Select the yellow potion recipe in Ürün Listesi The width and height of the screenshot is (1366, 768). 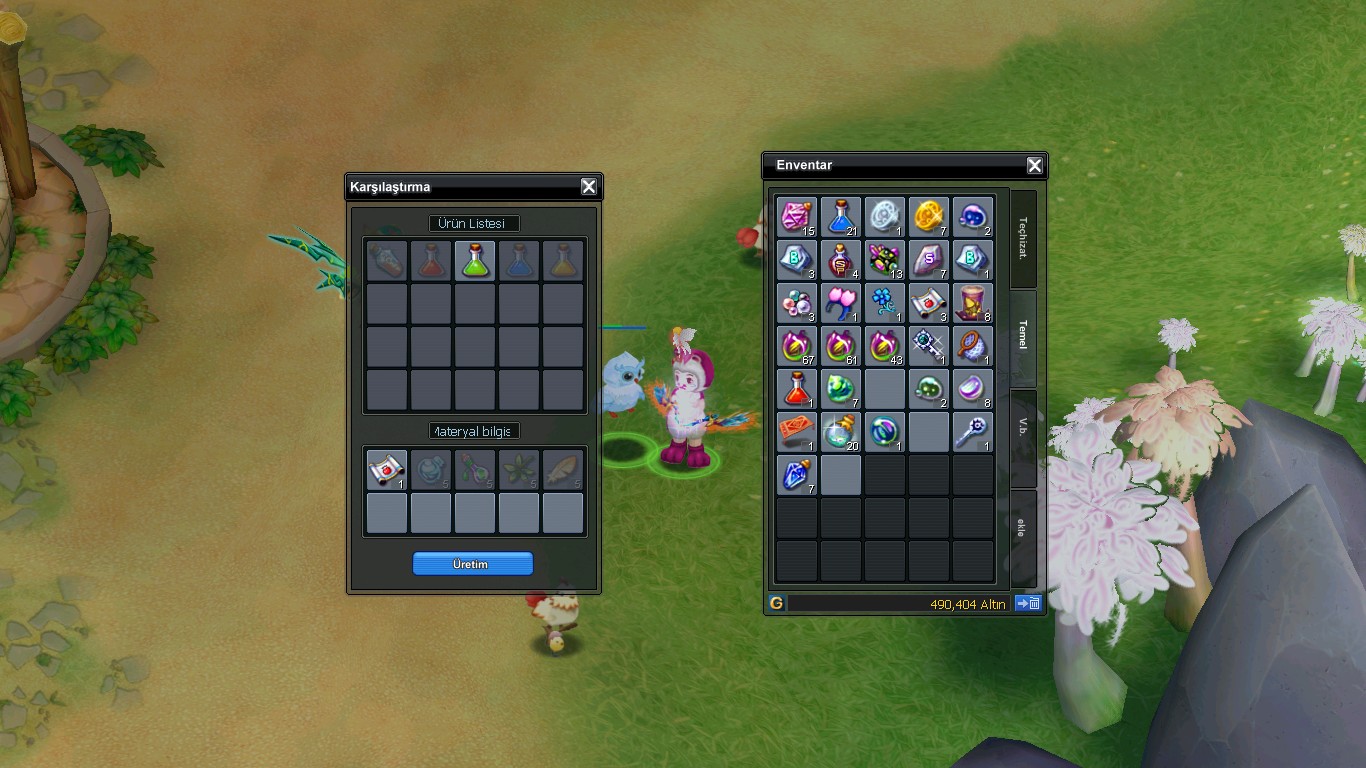point(563,261)
